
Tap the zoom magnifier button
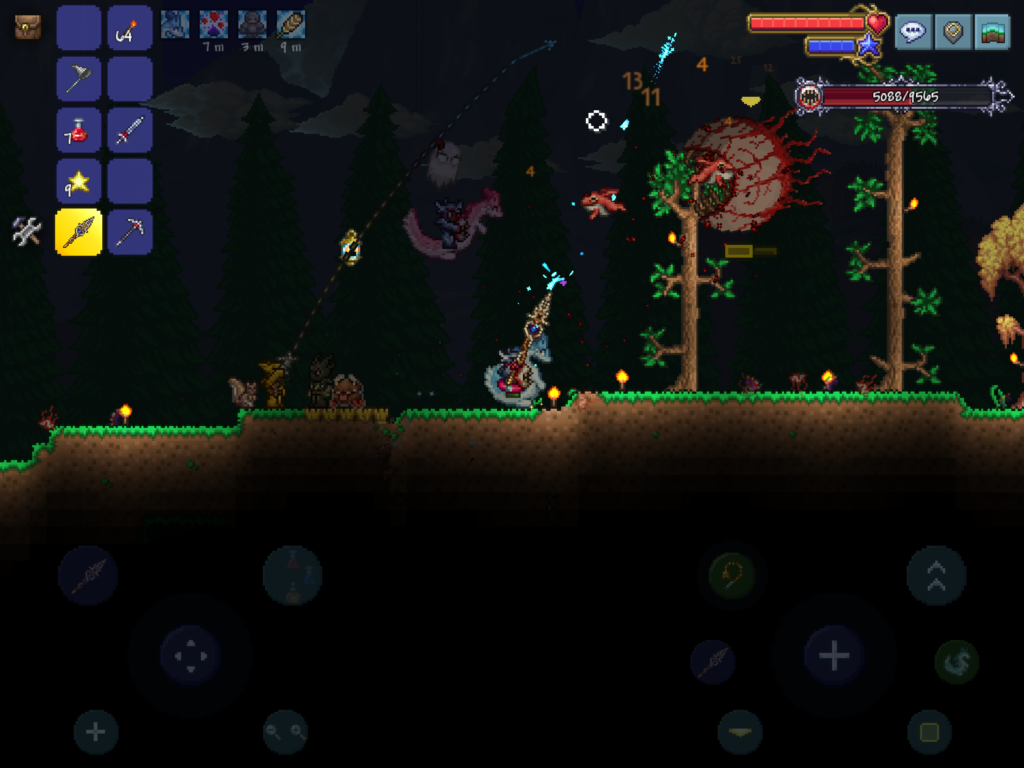click(285, 732)
